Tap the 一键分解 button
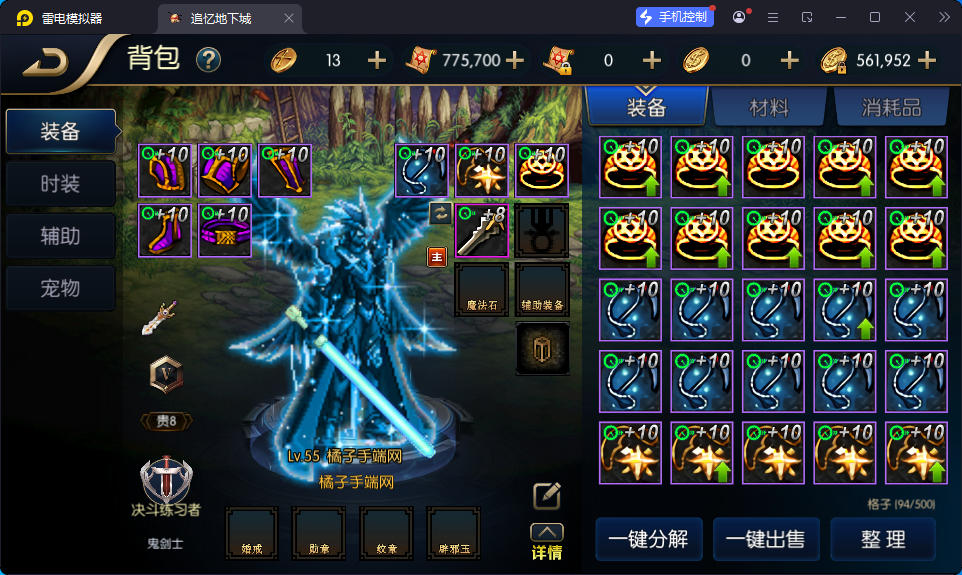962x575 pixels. pyautogui.click(x=649, y=539)
